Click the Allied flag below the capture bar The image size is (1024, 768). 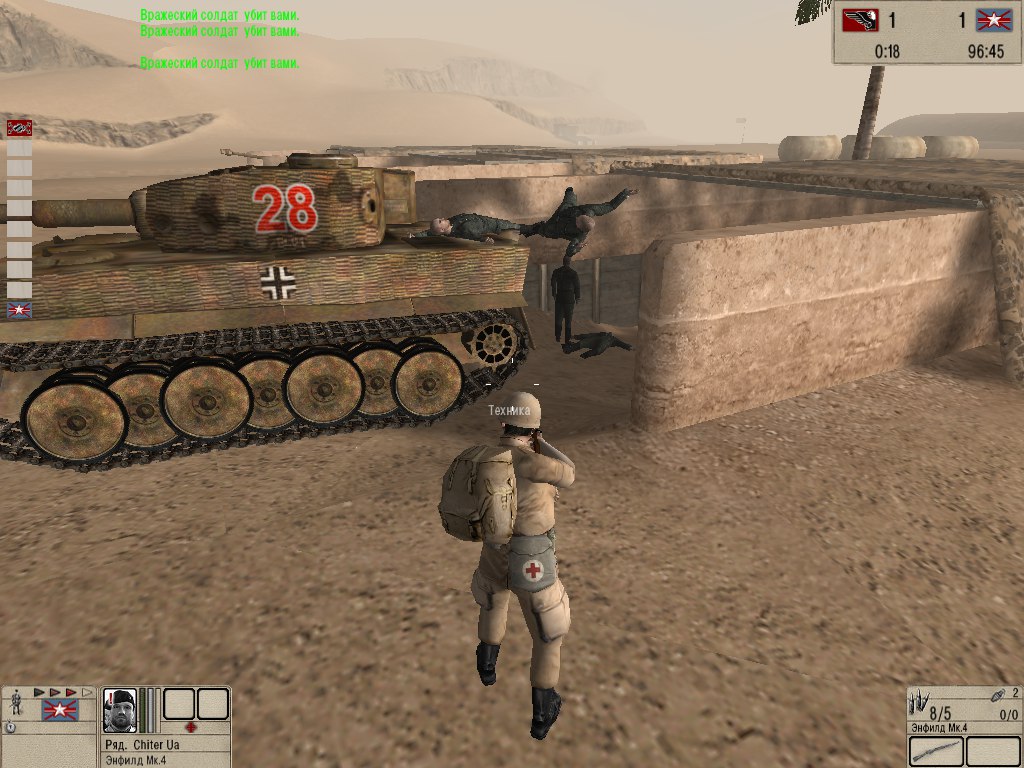(x=19, y=310)
